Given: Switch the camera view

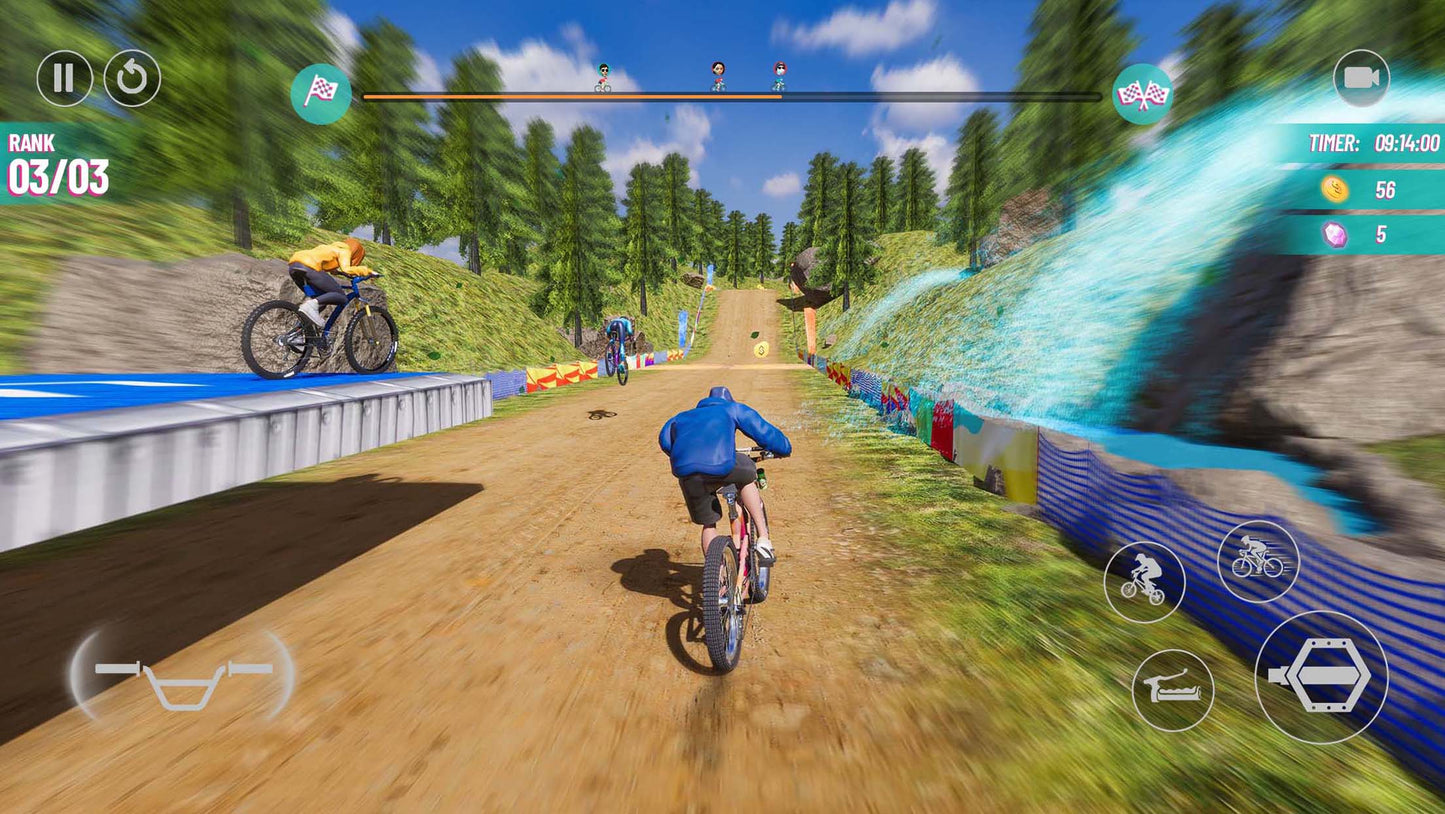Looking at the screenshot, I should [x=1361, y=78].
